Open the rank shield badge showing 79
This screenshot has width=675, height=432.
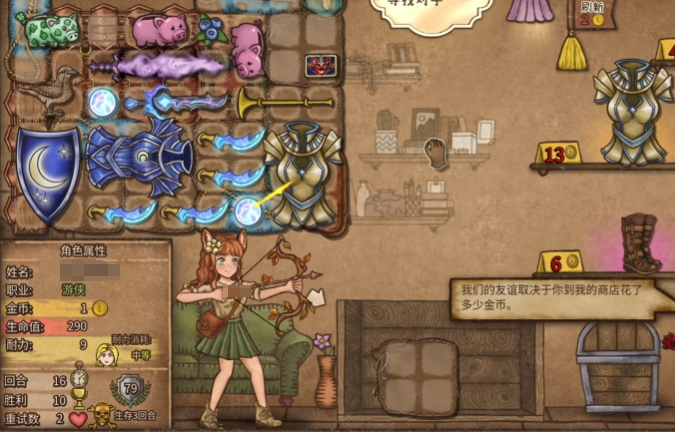click(x=129, y=388)
